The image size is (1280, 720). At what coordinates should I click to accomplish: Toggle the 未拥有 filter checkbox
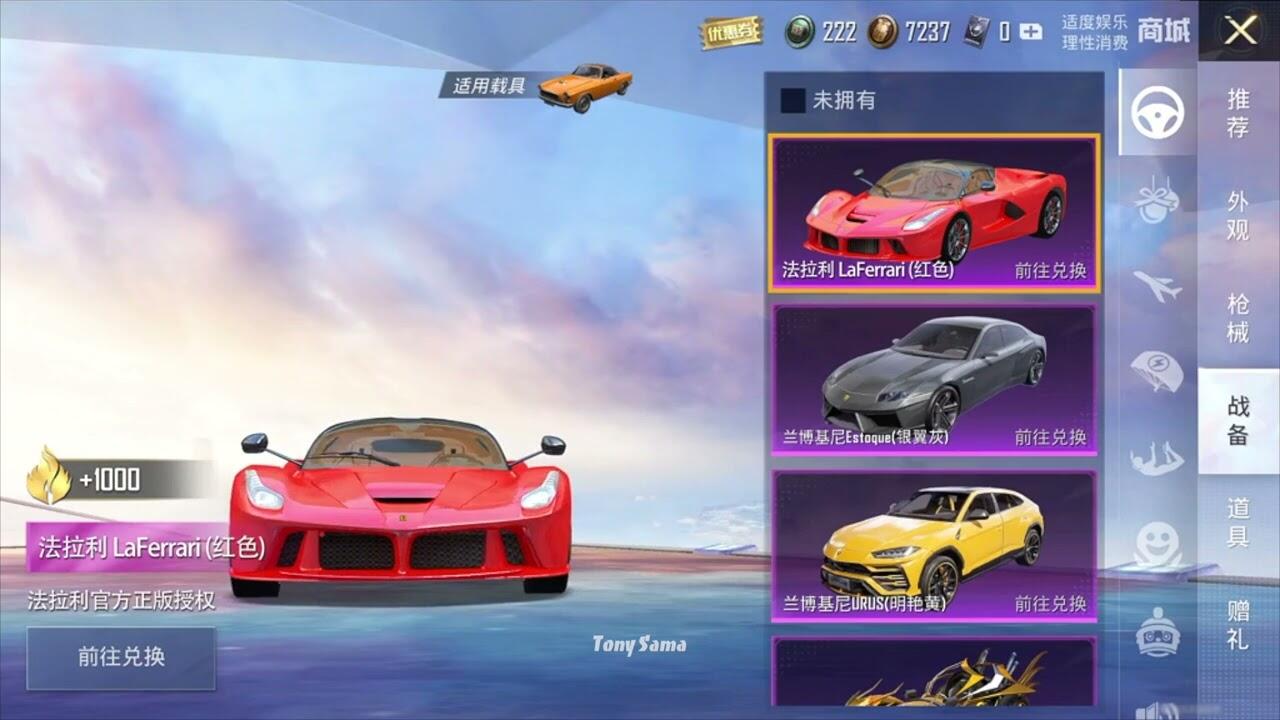coord(793,100)
